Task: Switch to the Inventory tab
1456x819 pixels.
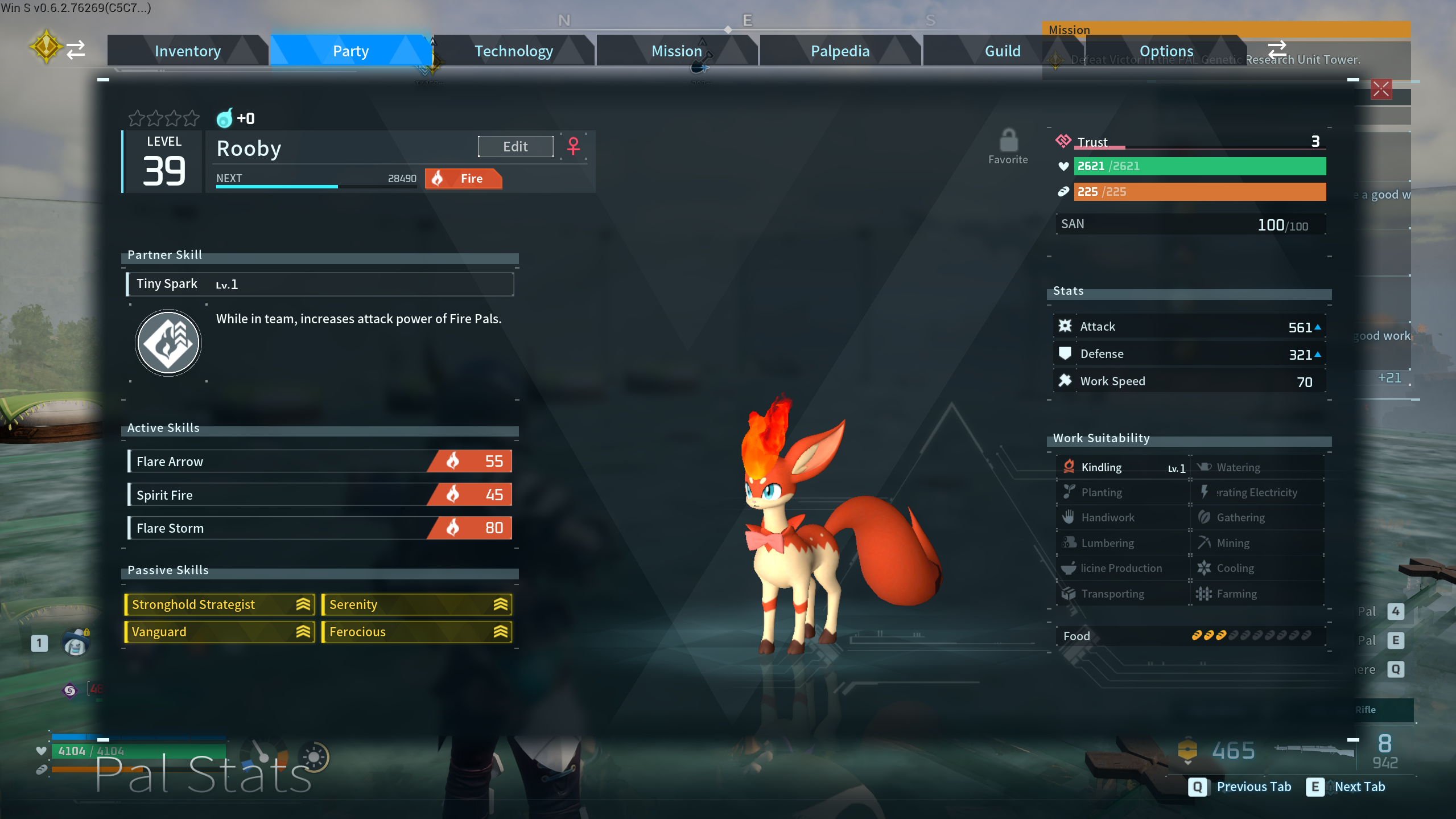Action: click(187, 51)
